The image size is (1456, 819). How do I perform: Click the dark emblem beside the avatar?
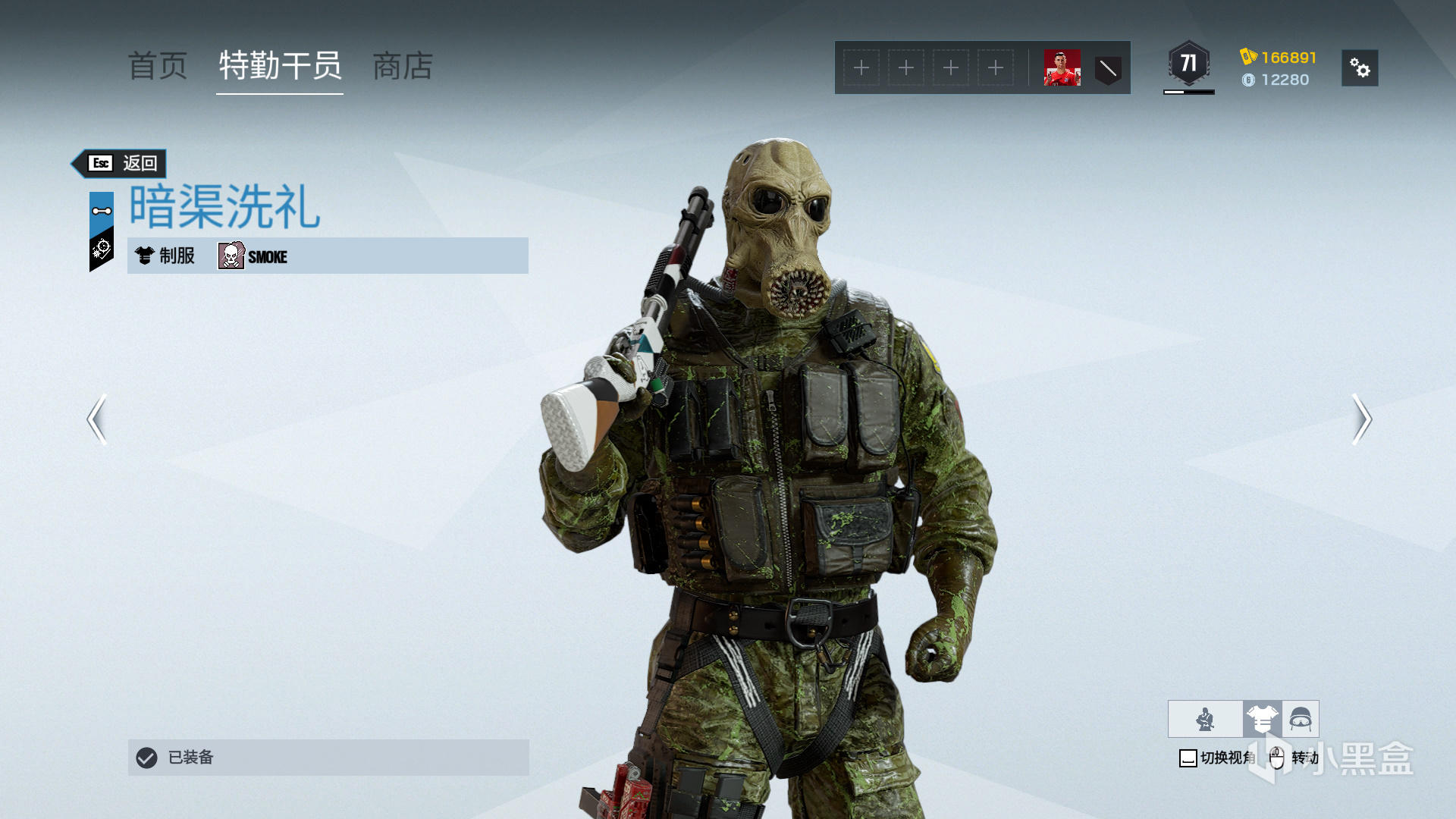coord(1108,69)
